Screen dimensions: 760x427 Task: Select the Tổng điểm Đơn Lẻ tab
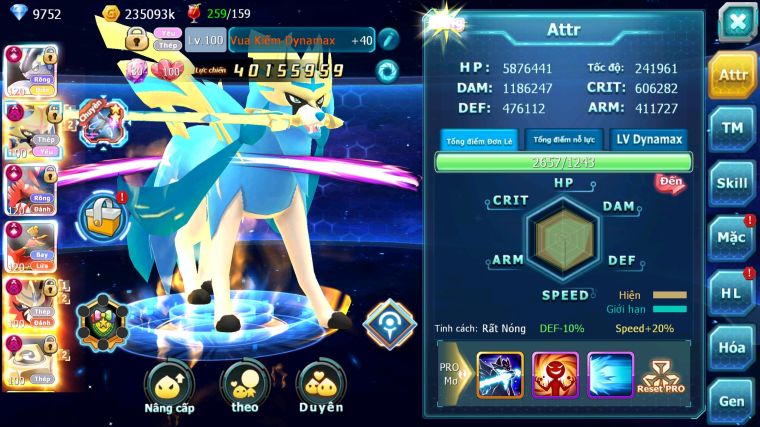(480, 140)
